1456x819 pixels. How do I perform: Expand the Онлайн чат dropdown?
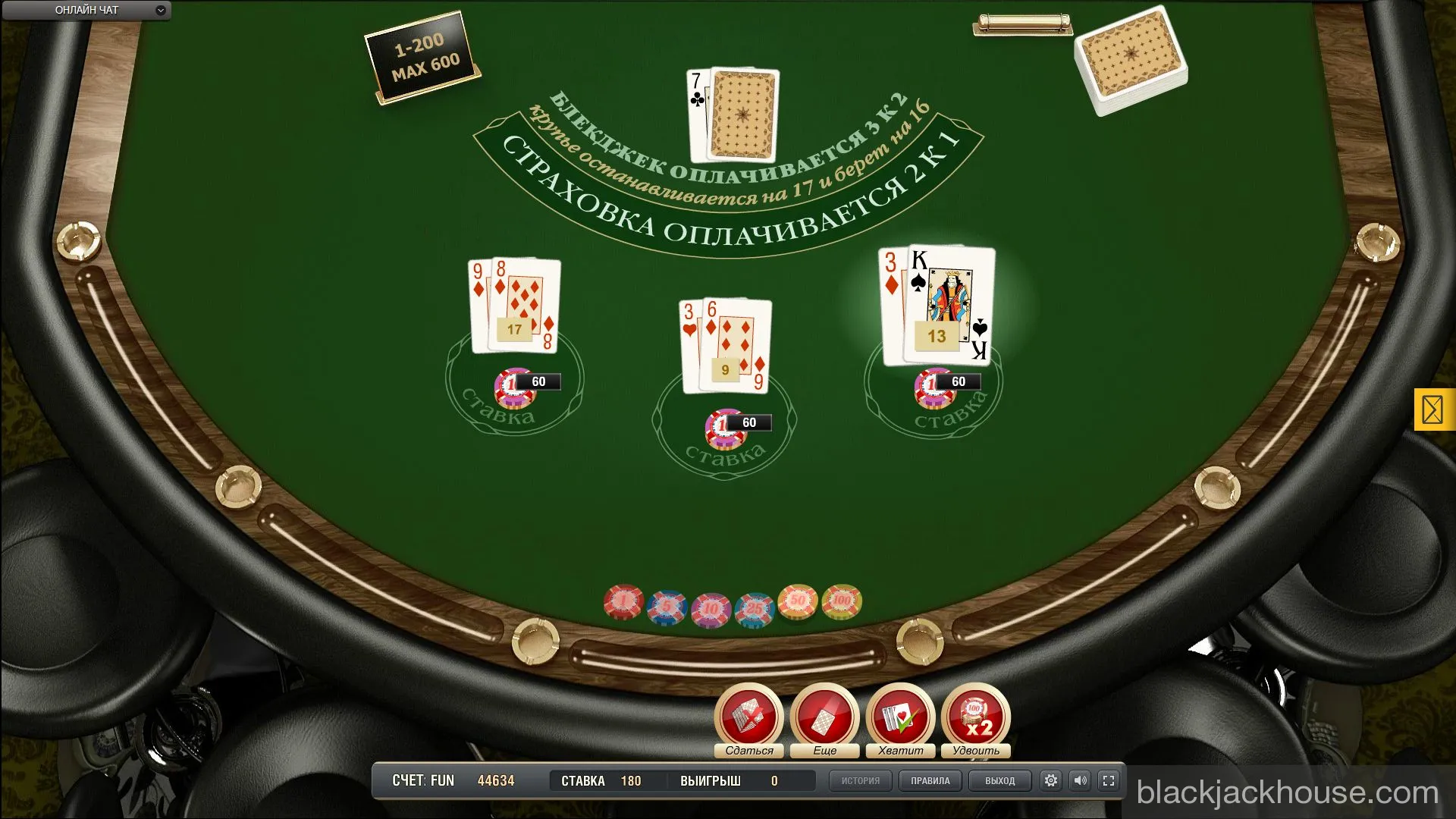(160, 11)
